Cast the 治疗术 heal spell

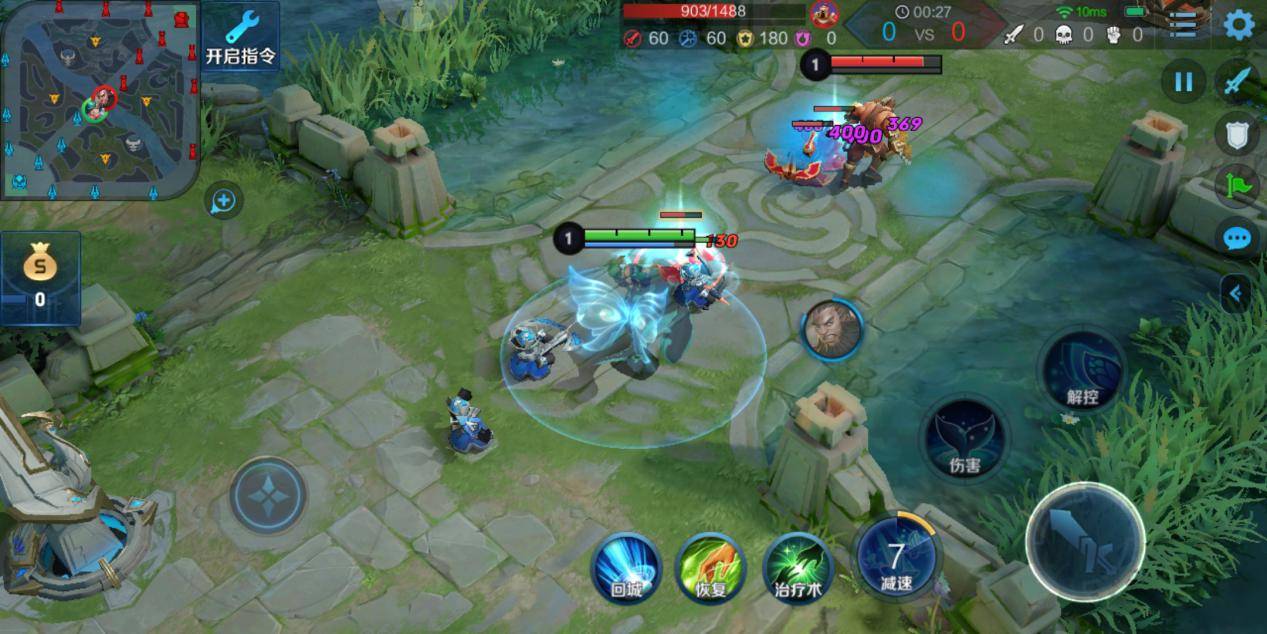tap(798, 567)
